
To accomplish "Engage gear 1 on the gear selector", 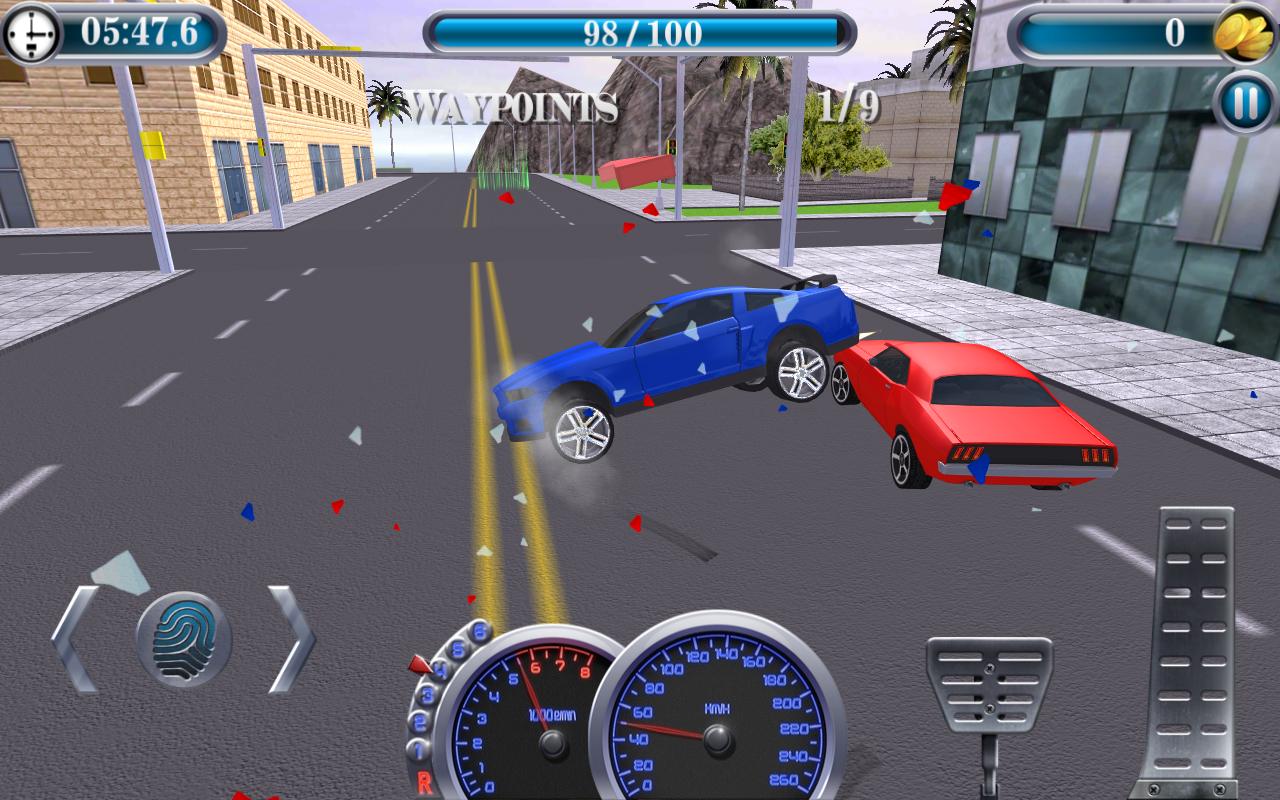I will 417,746.
